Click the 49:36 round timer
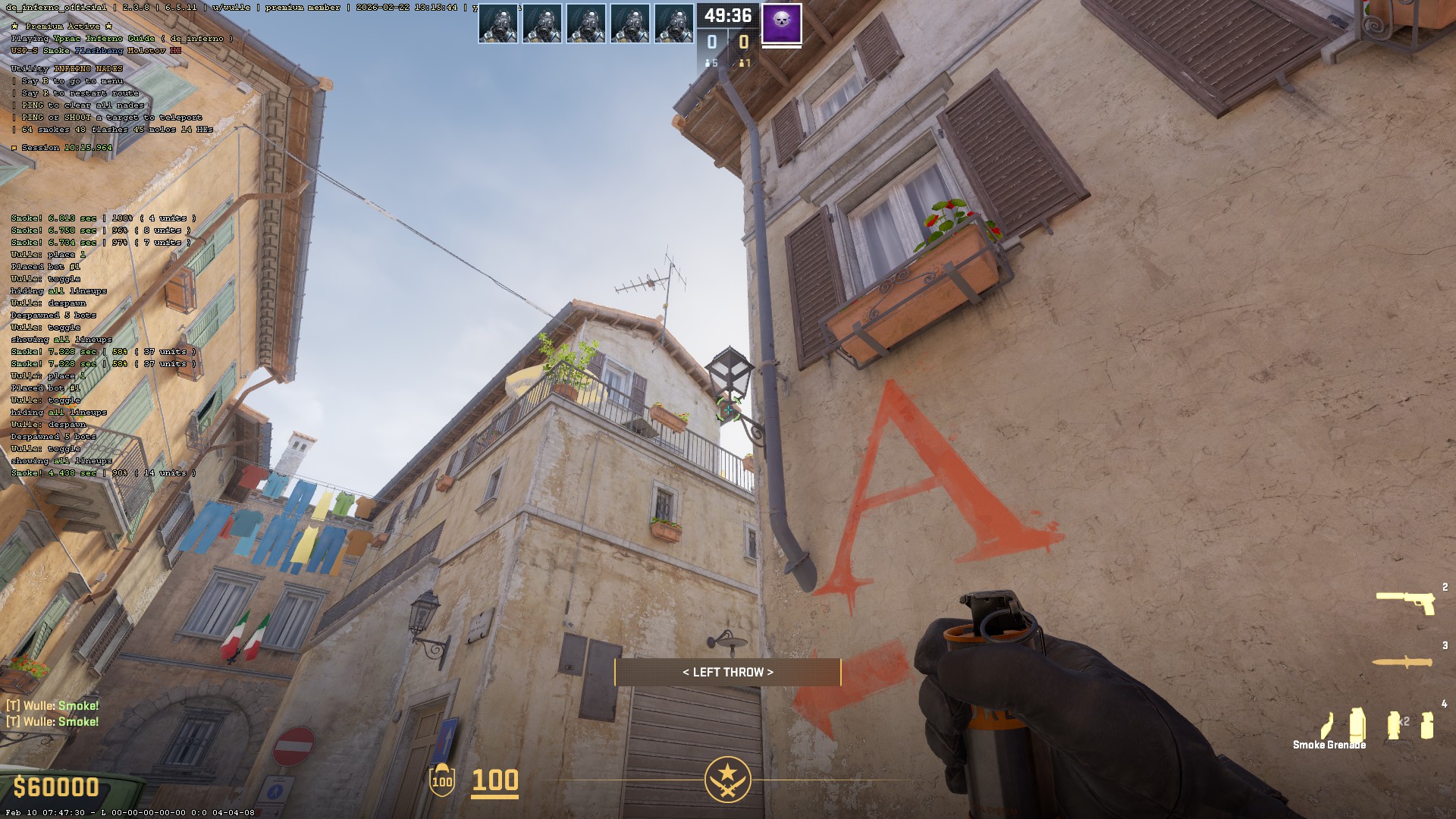 pyautogui.click(x=728, y=14)
